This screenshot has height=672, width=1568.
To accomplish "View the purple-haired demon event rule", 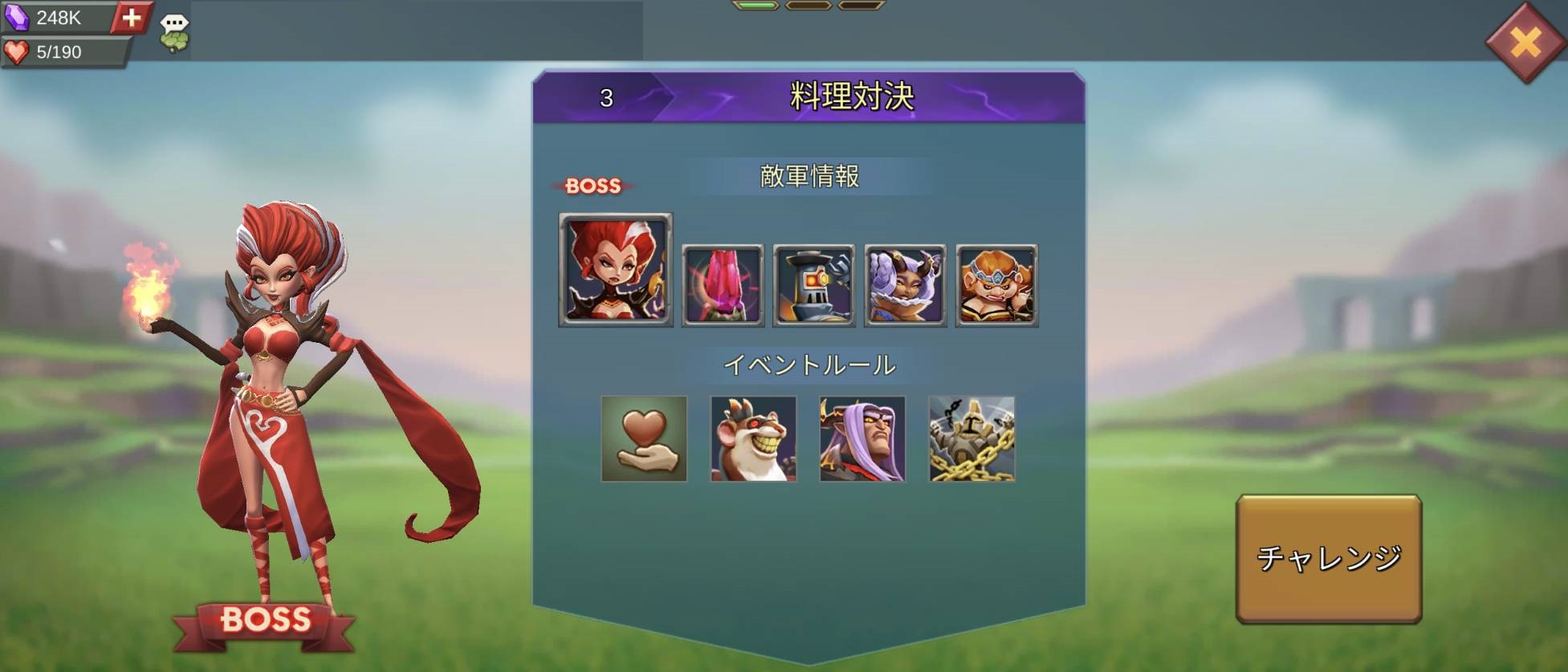I will (x=862, y=438).
